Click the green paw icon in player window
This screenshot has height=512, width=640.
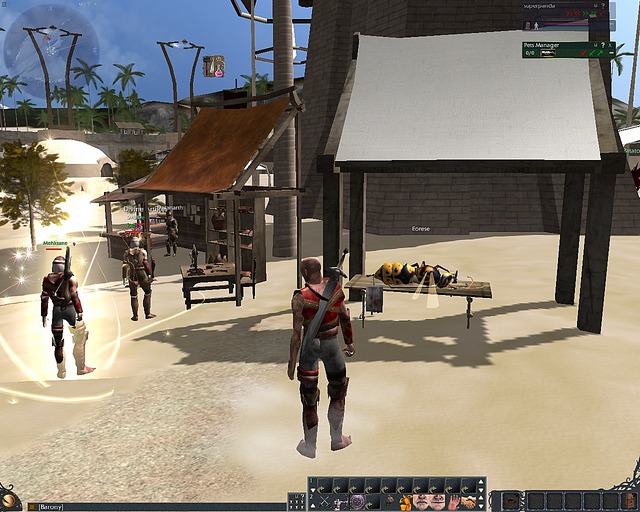point(592,14)
